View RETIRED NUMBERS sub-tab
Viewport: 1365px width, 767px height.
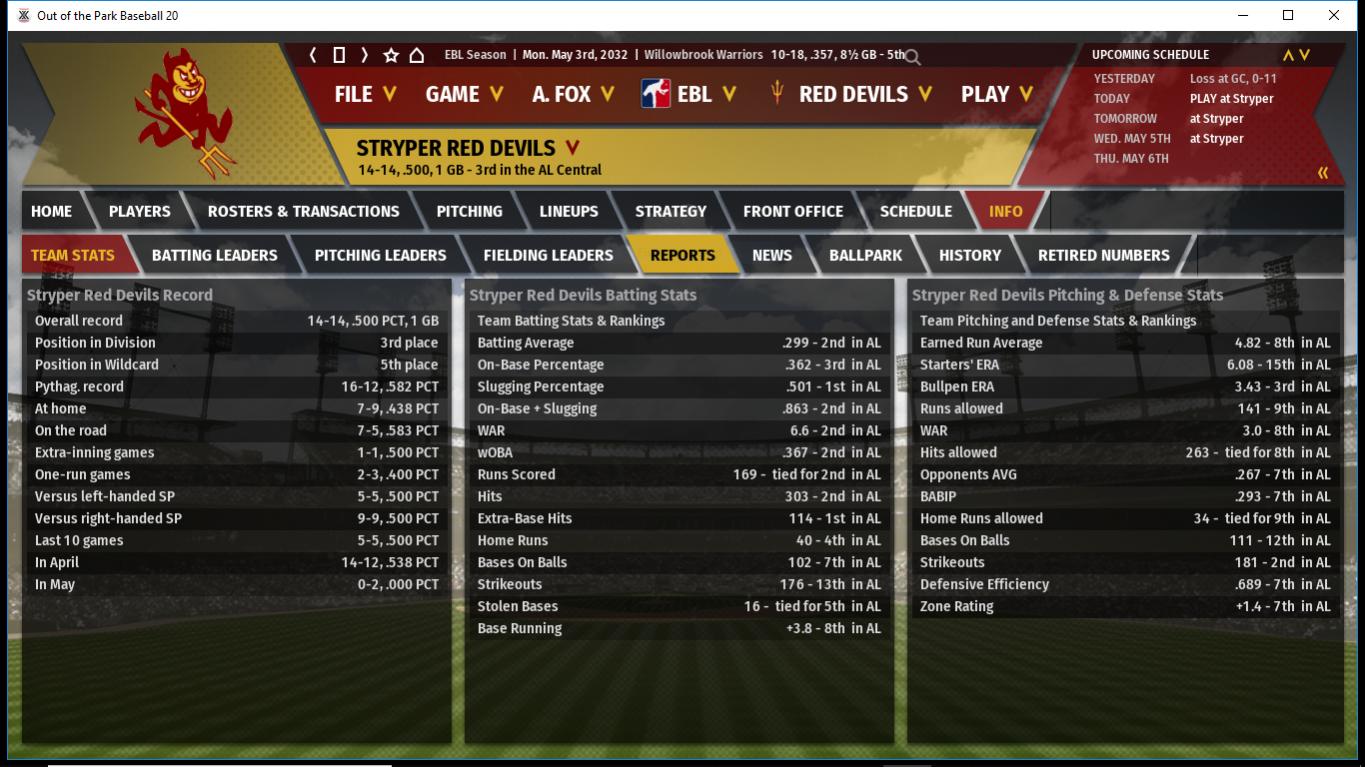coord(1103,255)
